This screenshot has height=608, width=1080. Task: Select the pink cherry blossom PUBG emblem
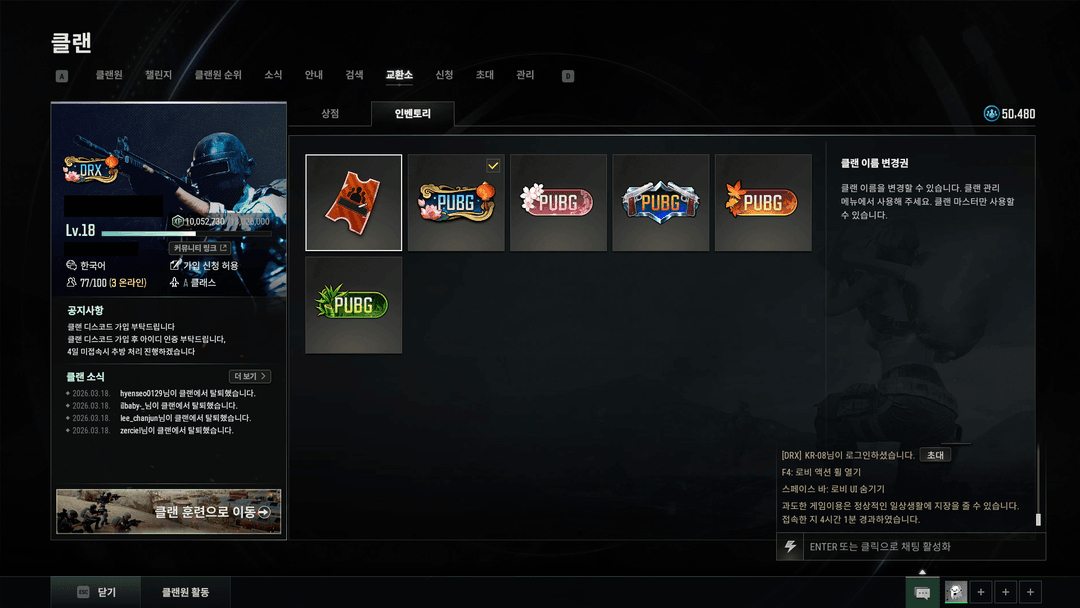tap(558, 202)
